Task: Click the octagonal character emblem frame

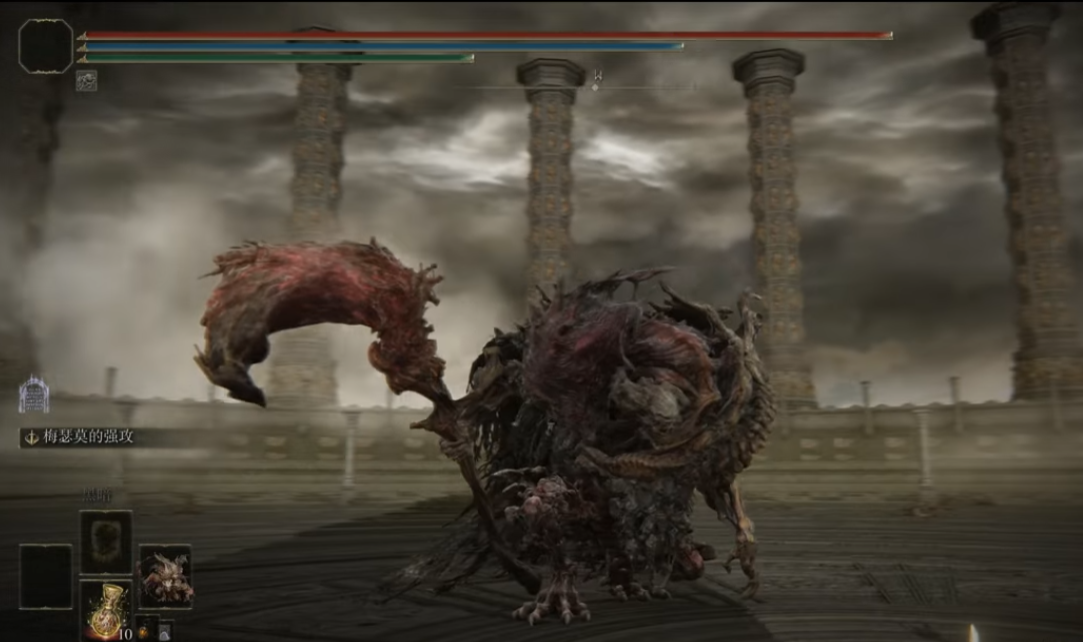Action: click(46, 46)
